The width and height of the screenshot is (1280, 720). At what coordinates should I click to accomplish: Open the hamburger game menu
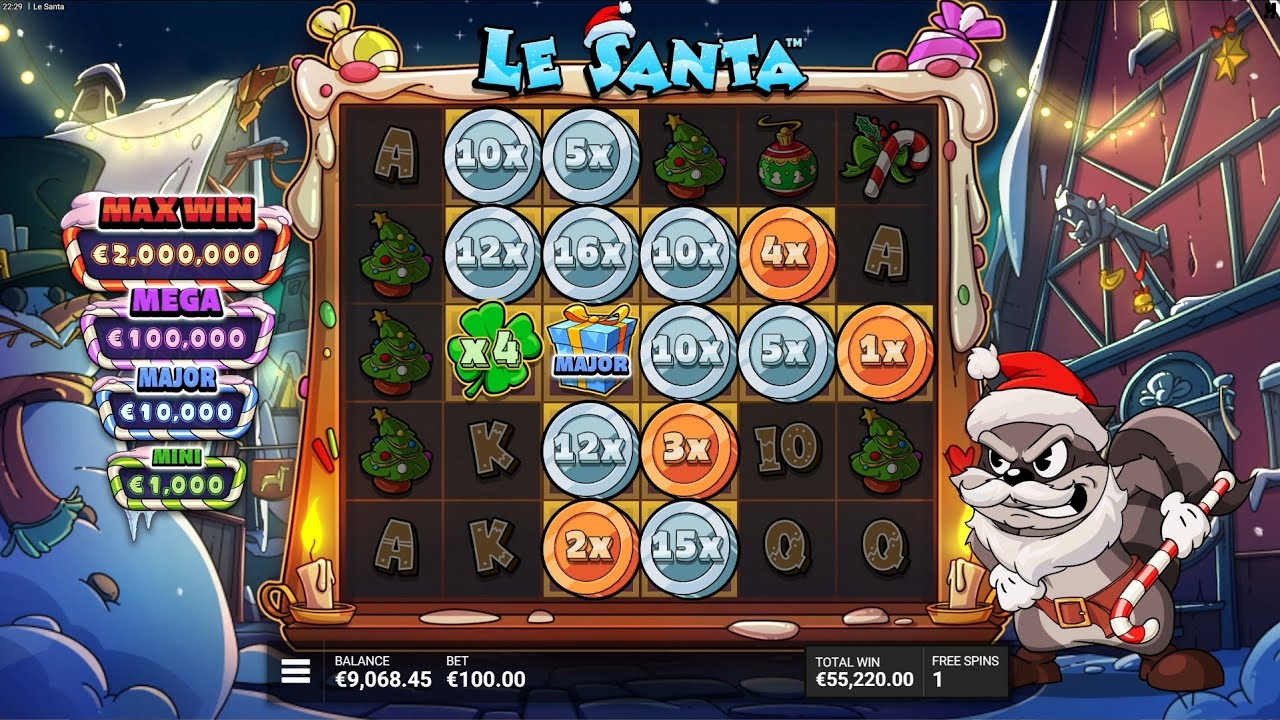[x=297, y=671]
